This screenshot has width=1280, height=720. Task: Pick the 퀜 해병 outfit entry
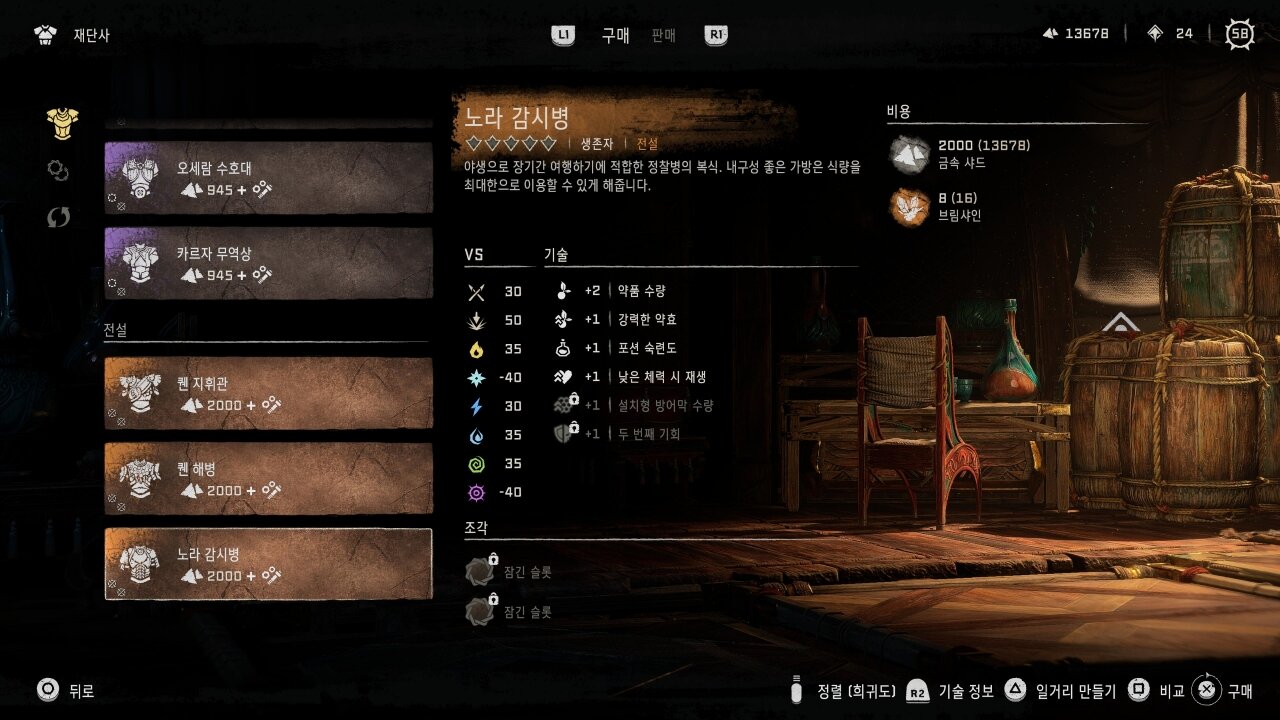[x=268, y=478]
